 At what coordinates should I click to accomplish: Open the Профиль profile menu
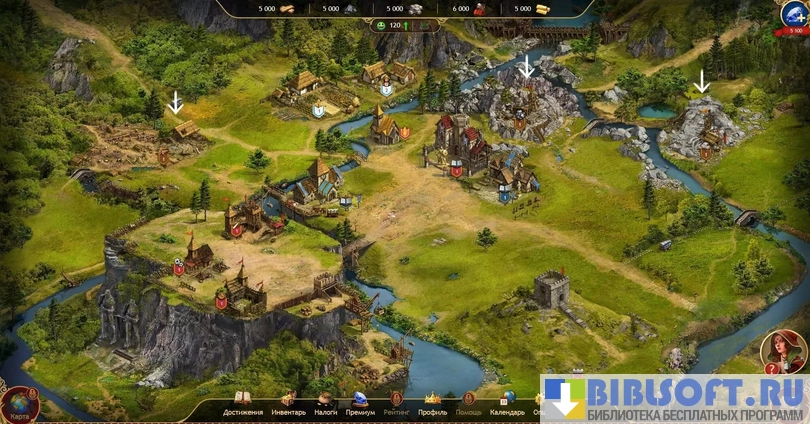pyautogui.click(x=433, y=404)
